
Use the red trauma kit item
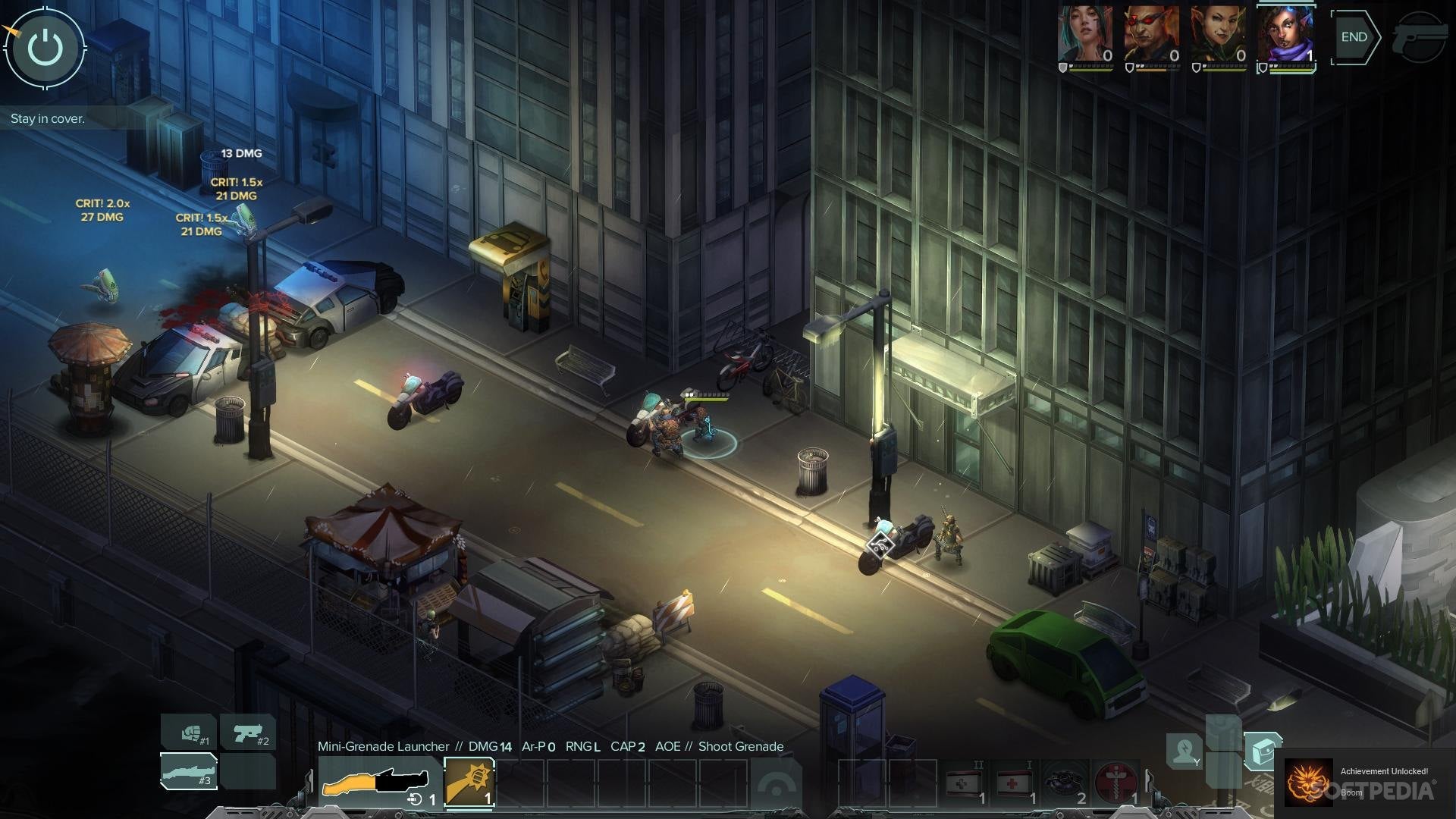pos(1116,783)
